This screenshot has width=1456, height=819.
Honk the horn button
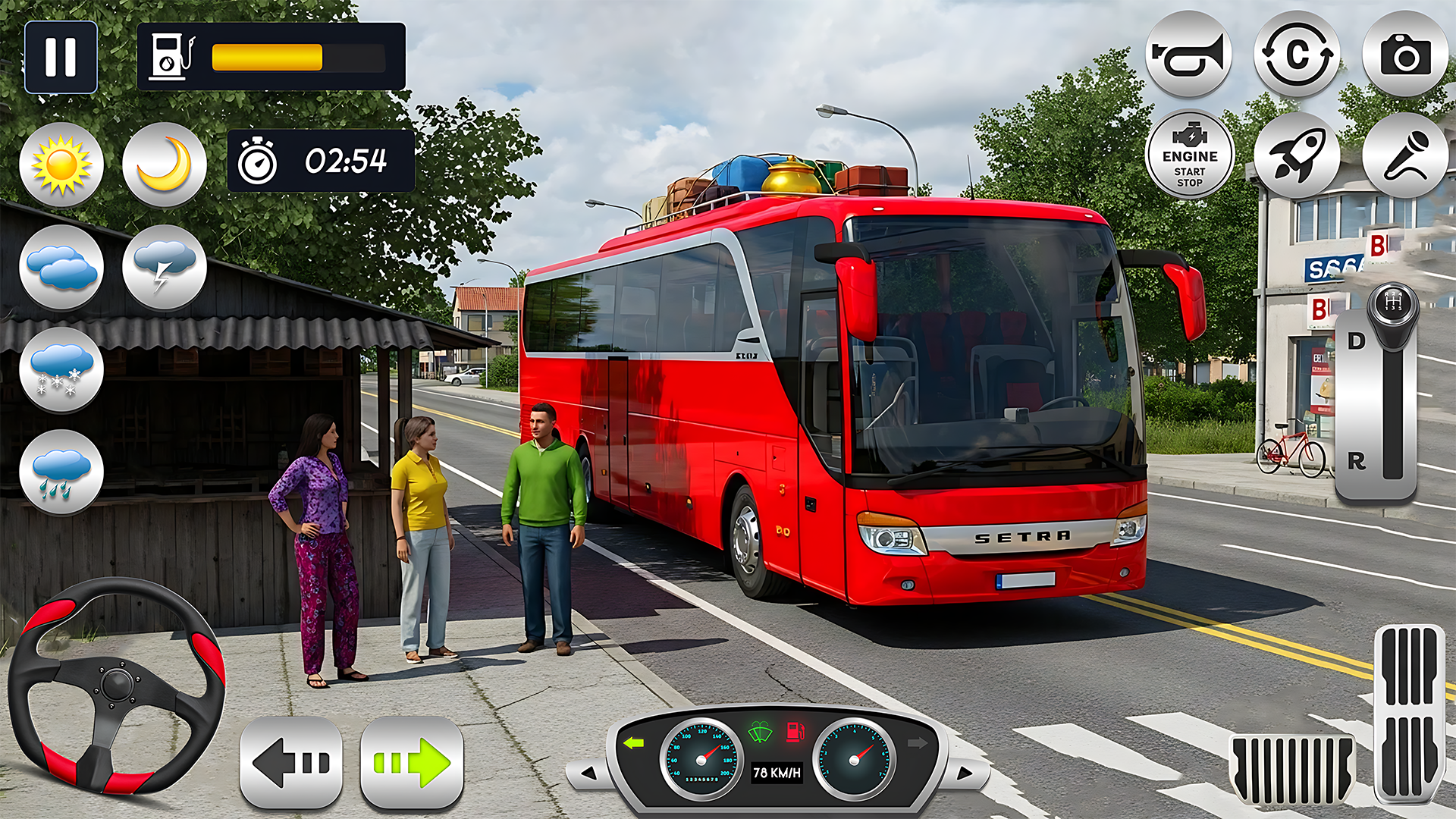click(x=1188, y=55)
